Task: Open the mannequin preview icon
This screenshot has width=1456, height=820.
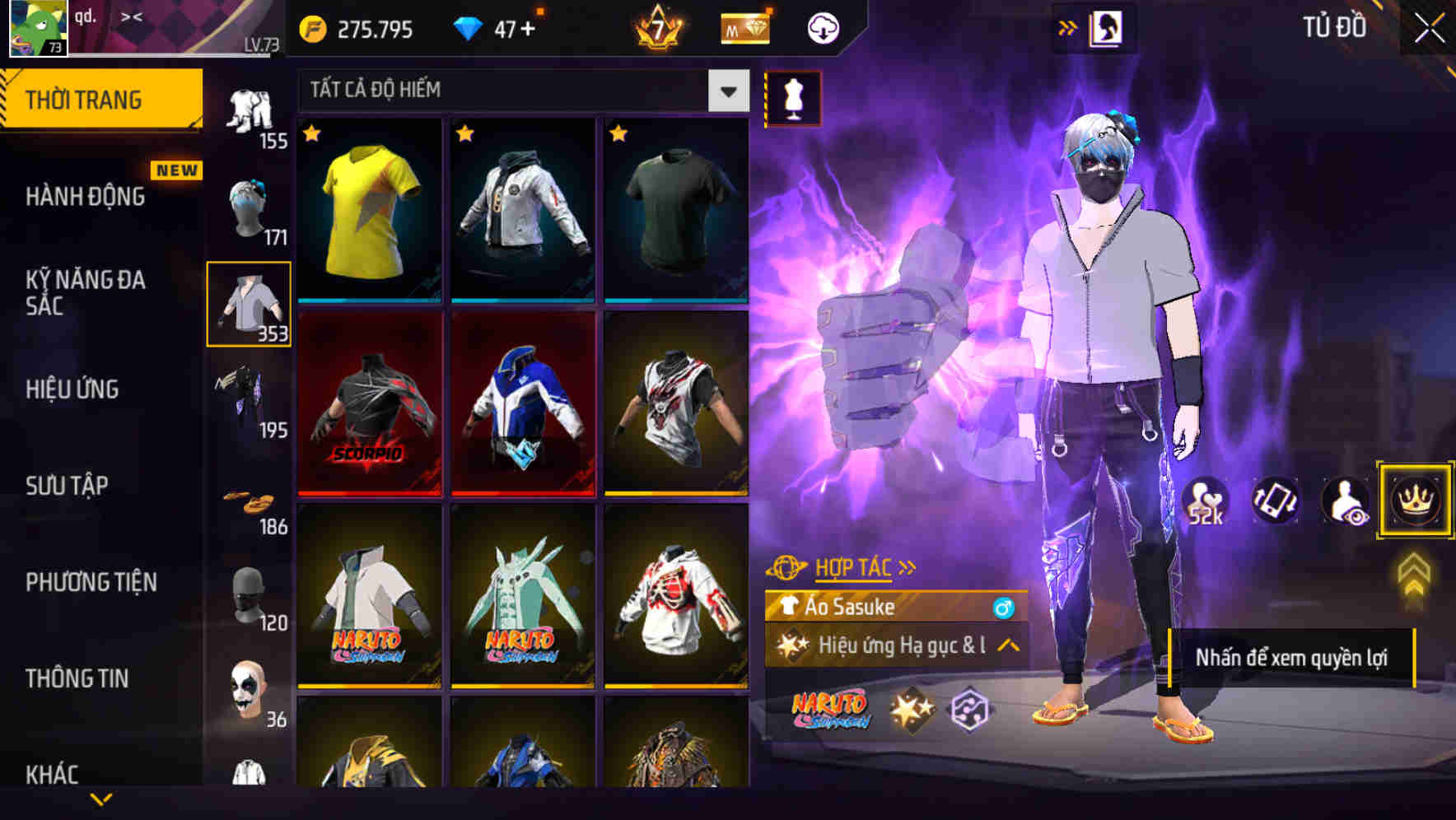Action: (x=793, y=97)
